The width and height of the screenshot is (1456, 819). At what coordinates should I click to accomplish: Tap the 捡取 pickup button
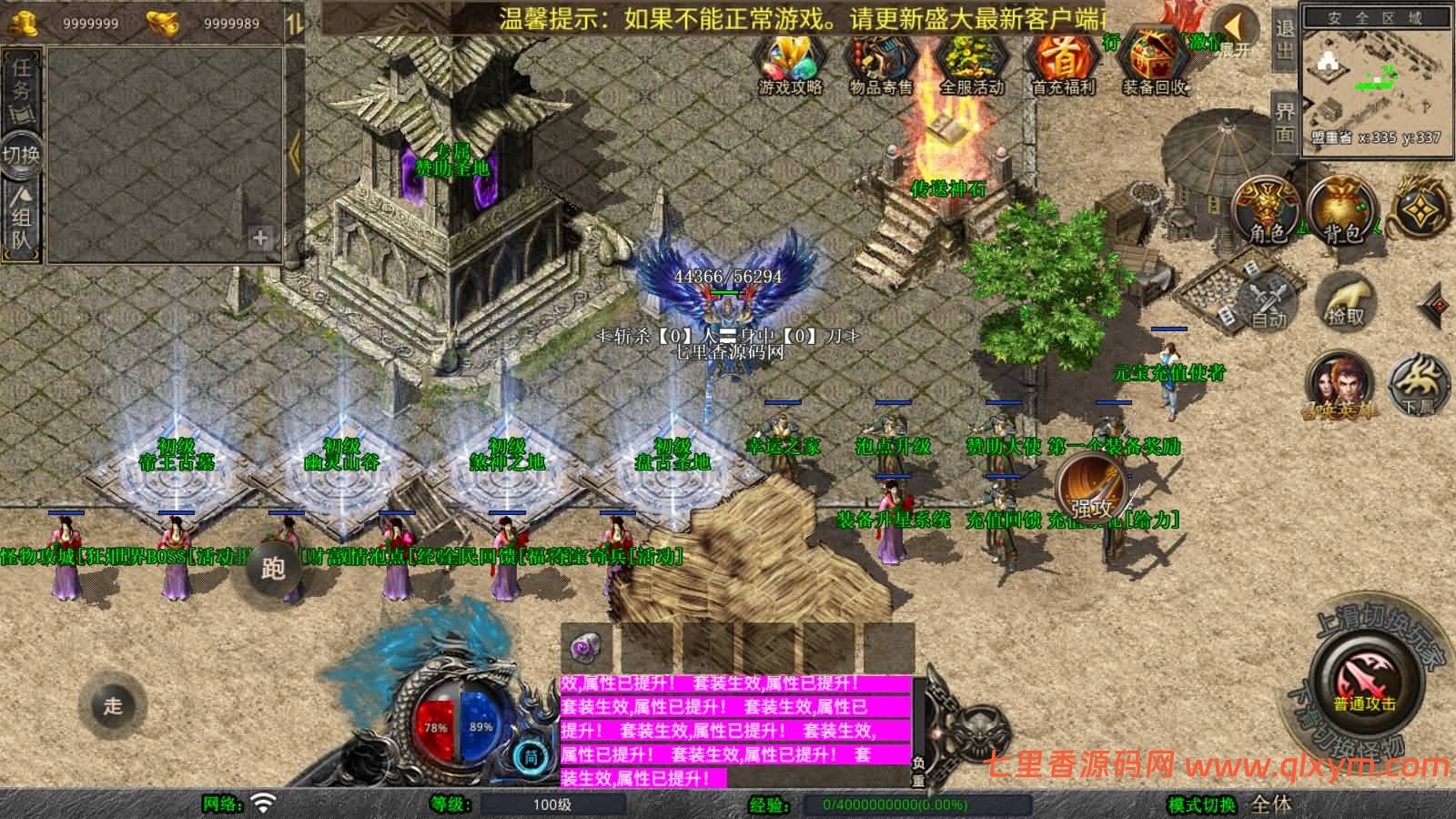pyautogui.click(x=1346, y=301)
